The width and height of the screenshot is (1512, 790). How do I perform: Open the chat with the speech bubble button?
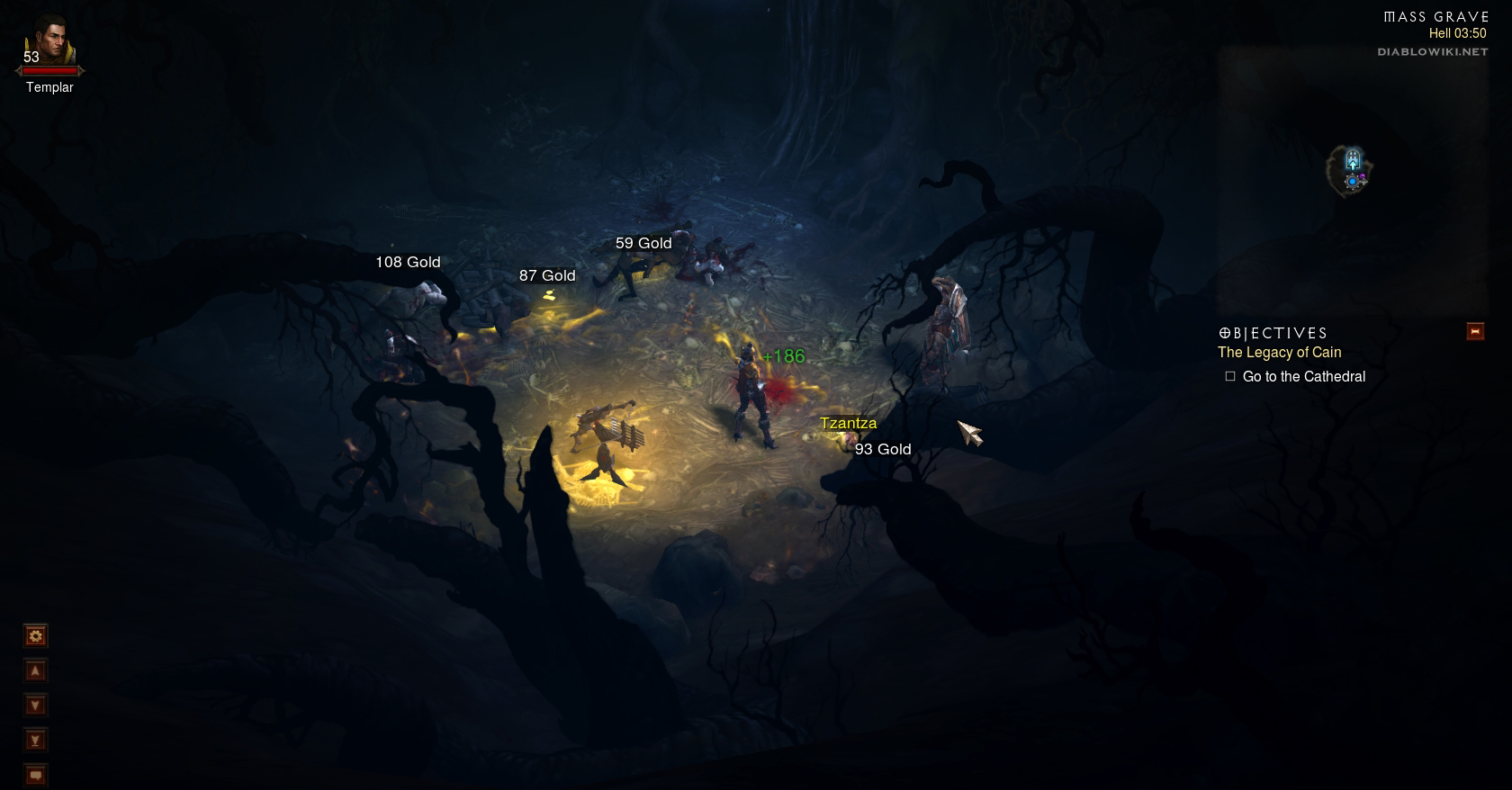coord(35,774)
